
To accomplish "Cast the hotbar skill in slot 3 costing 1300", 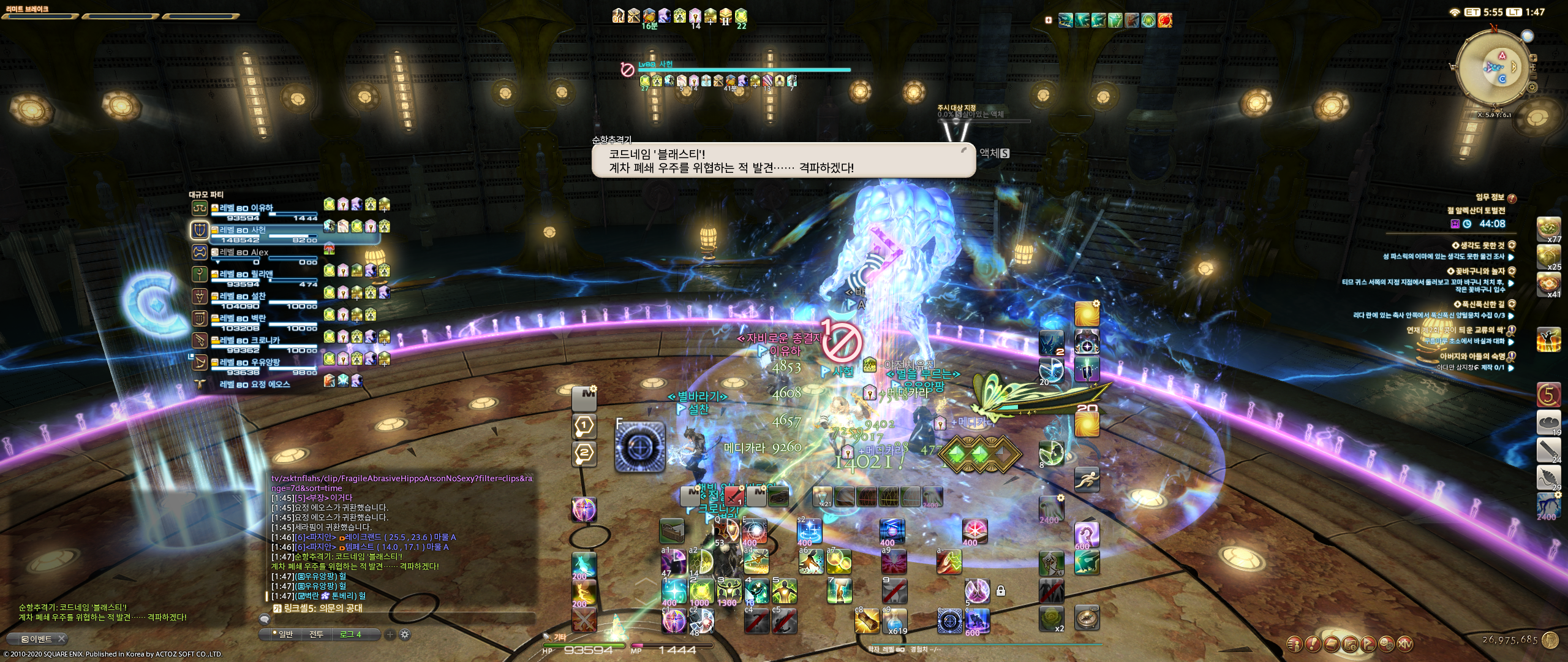I will tap(729, 592).
